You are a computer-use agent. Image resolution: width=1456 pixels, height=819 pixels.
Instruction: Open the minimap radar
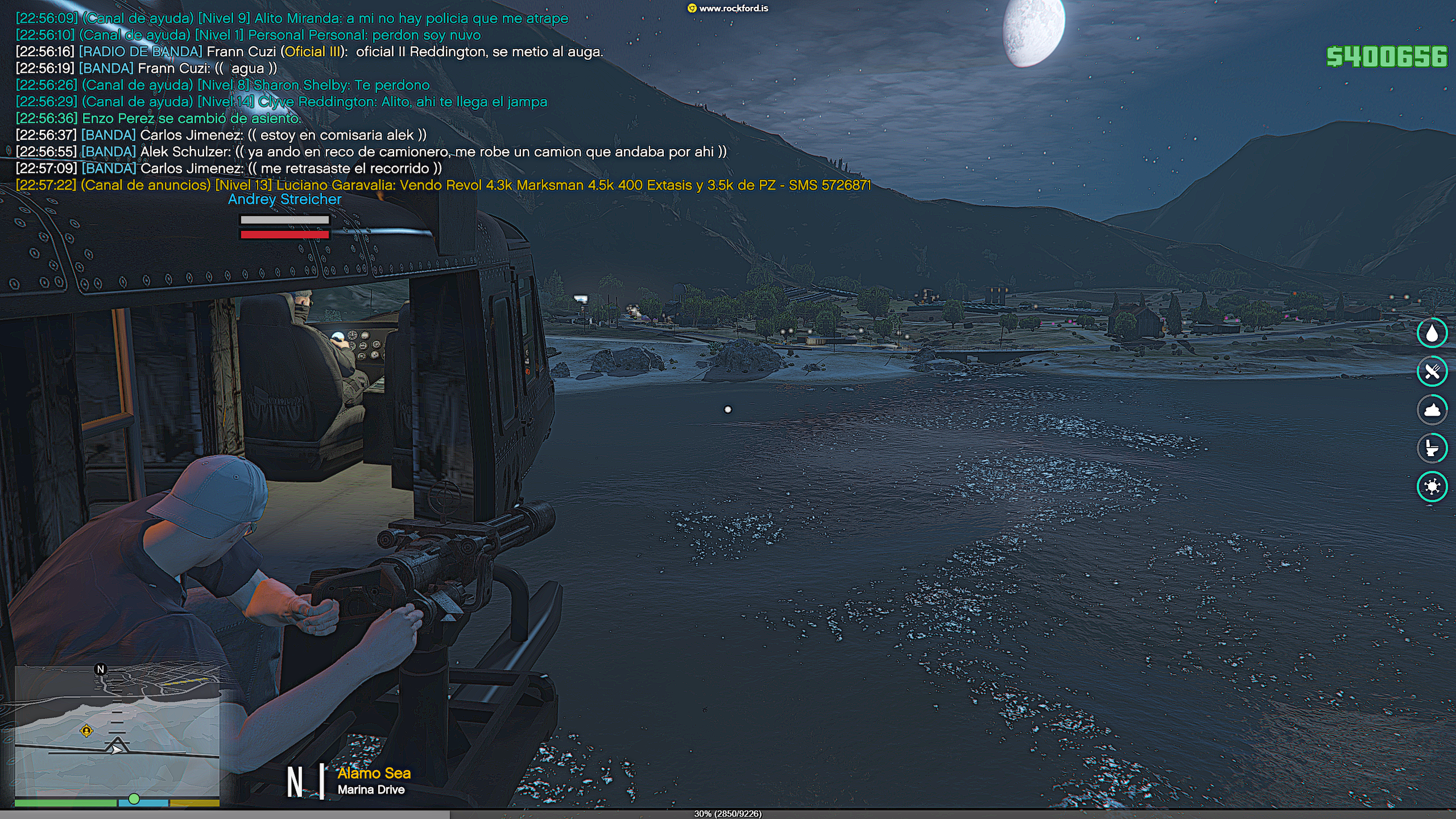117,731
